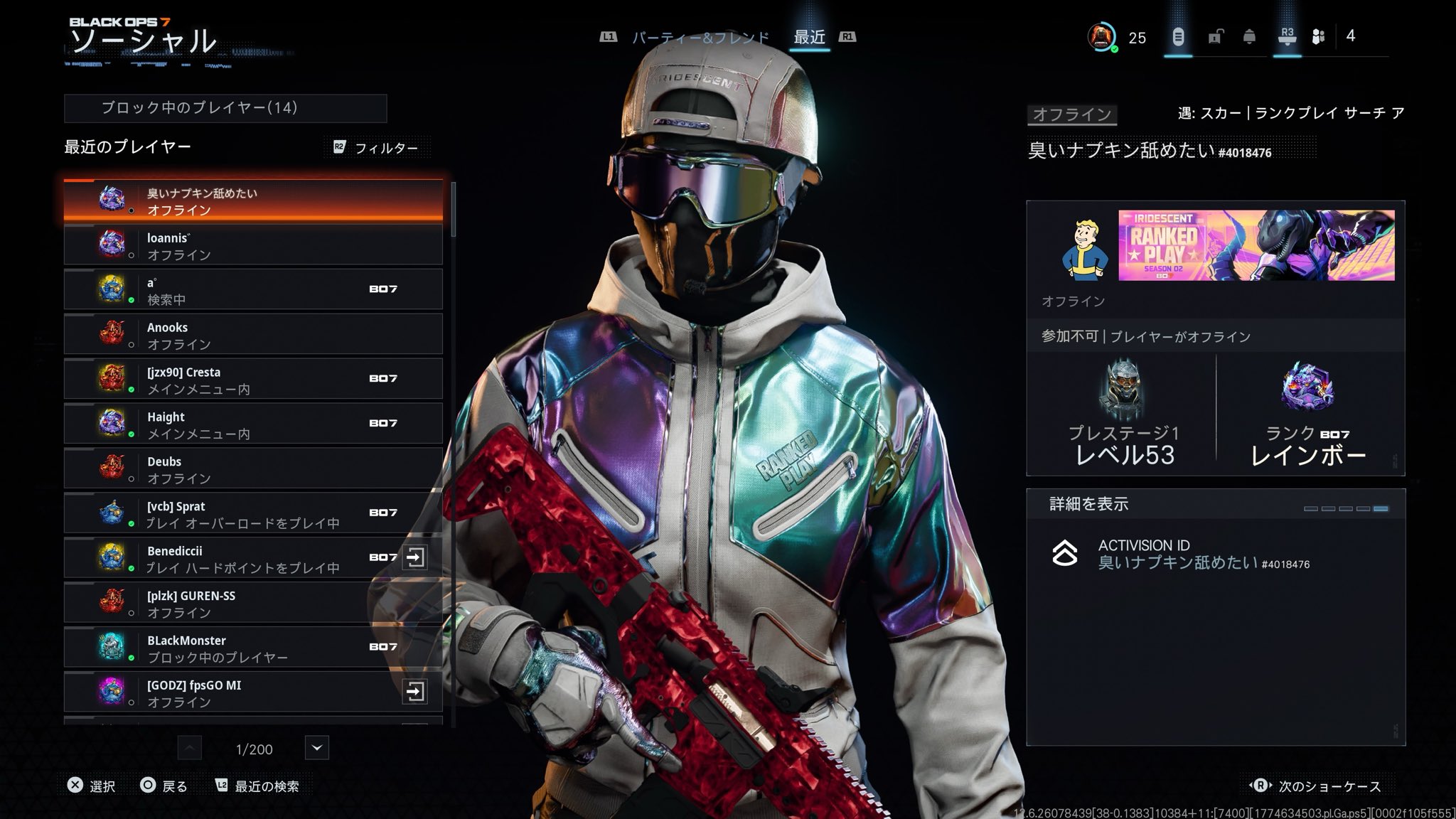This screenshot has height=819, width=1456.
Task: Pick the Haight player entry
Action: coord(253,424)
